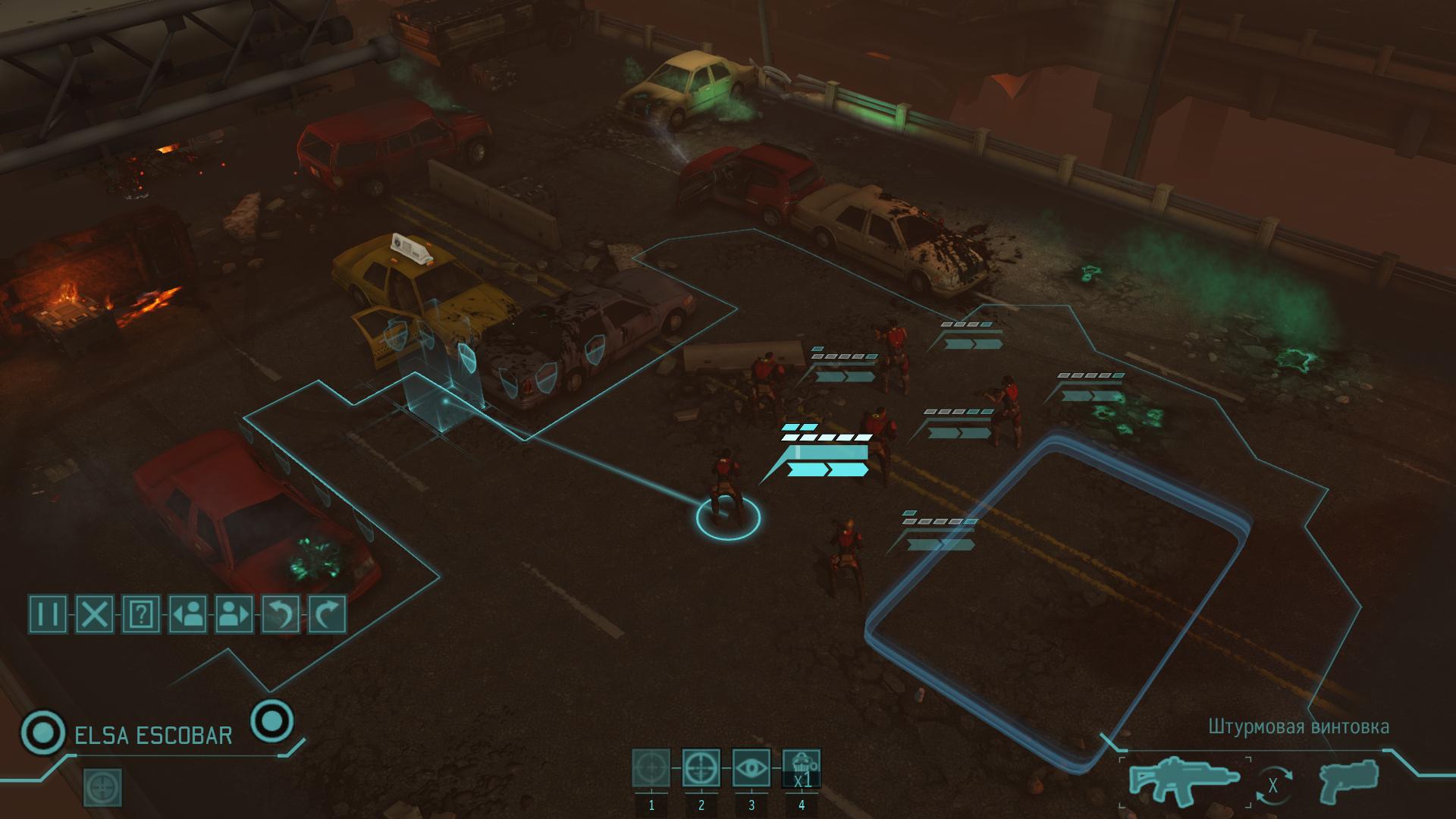Open the question mark help panel

142,613
